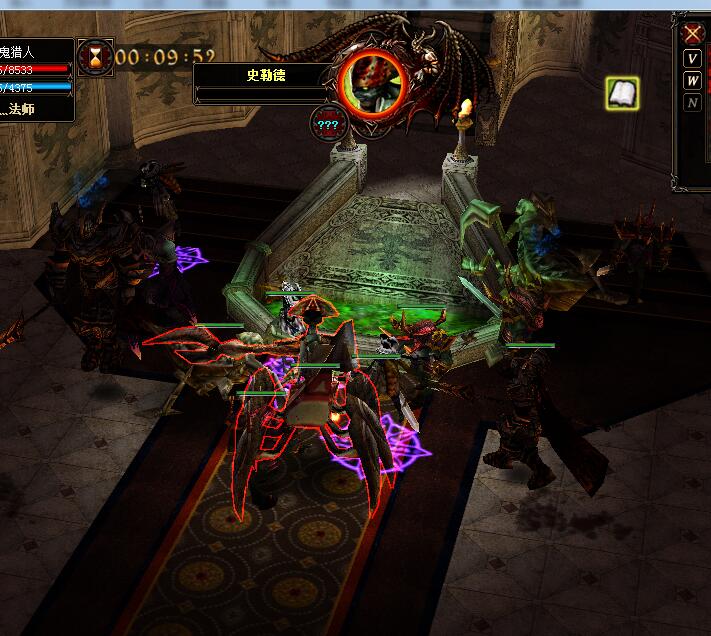Select the W button on the side panel
The width and height of the screenshot is (711, 636).
click(x=693, y=80)
